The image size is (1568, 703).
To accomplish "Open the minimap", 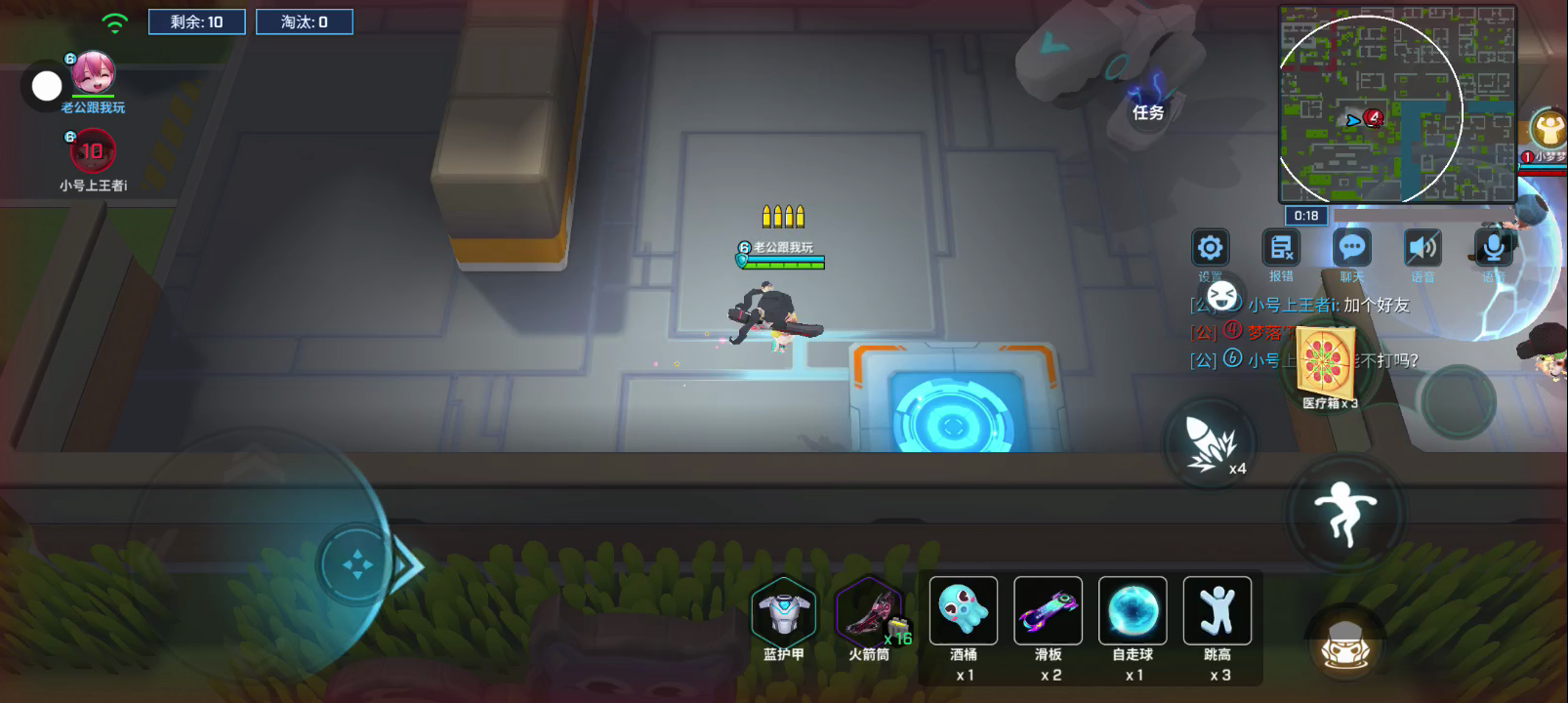I will coord(1396,103).
